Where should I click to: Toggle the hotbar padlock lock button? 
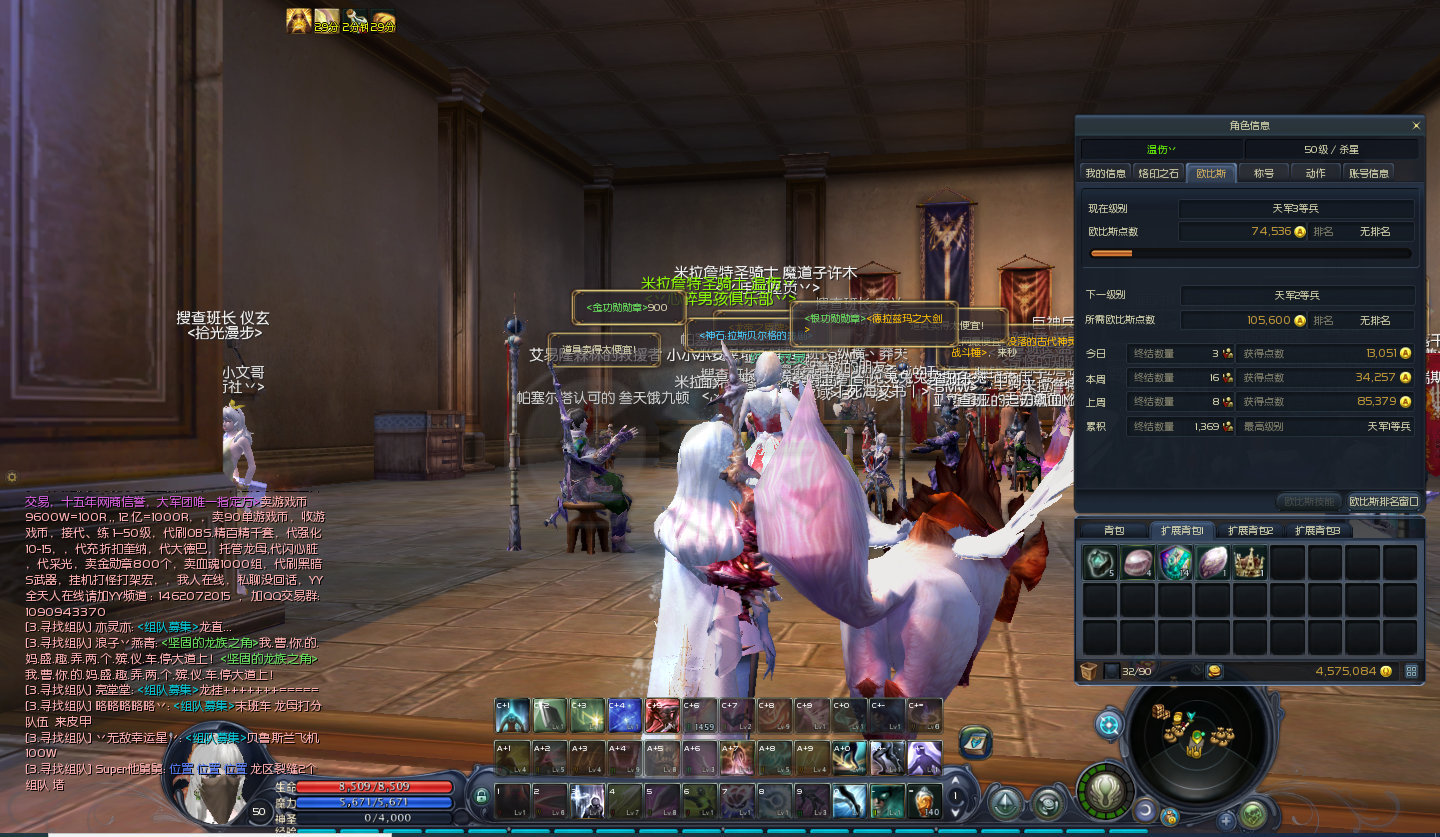point(481,798)
